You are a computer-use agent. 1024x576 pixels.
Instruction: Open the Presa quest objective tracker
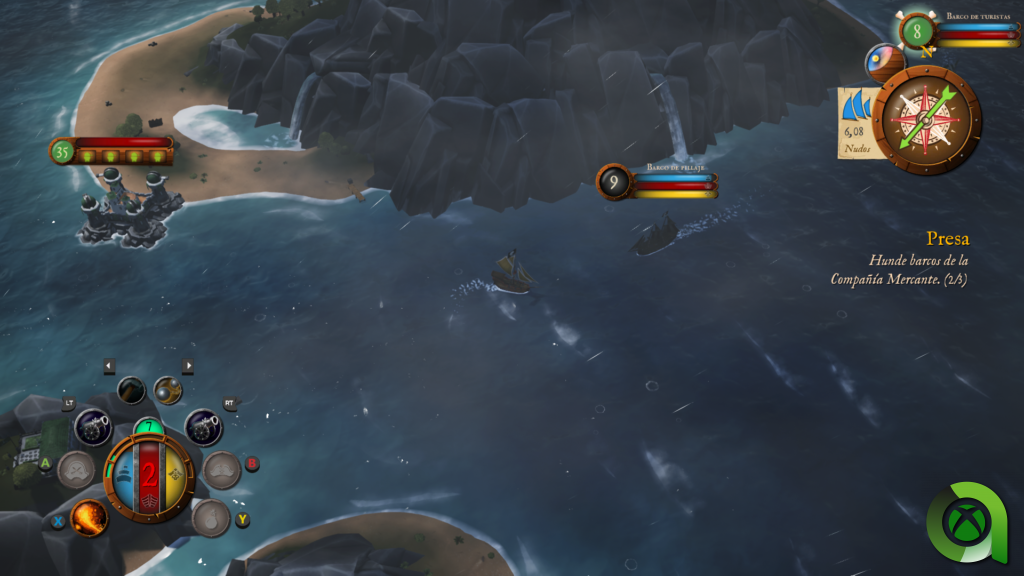(x=899, y=259)
